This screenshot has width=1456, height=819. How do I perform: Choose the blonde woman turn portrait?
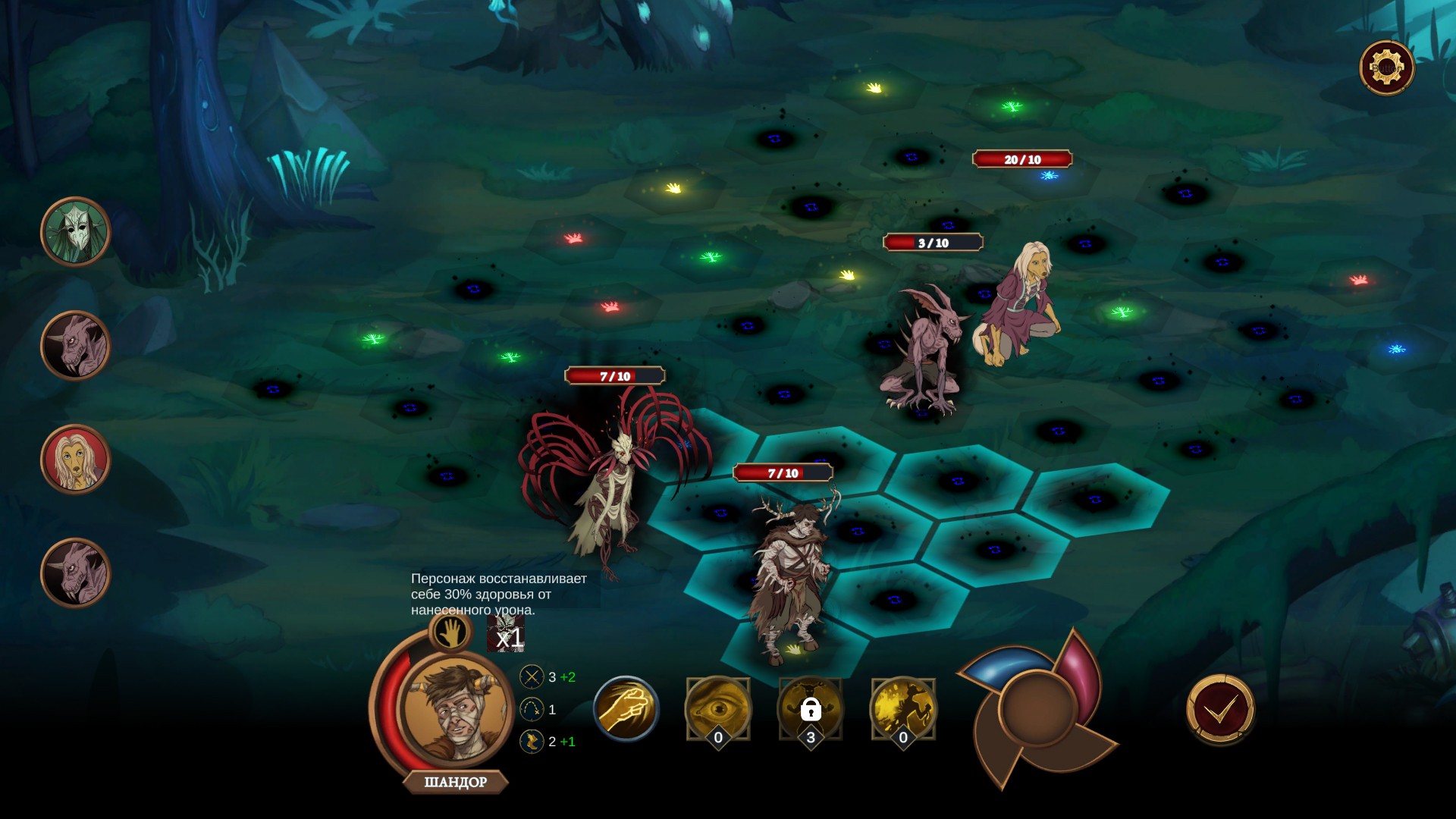[76, 460]
